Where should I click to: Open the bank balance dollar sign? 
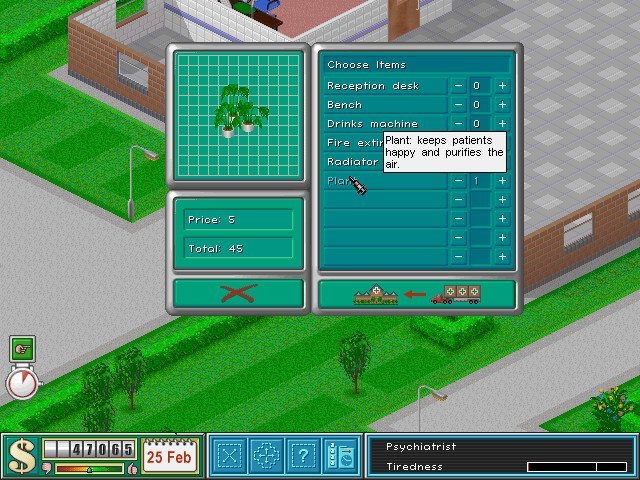[21, 455]
